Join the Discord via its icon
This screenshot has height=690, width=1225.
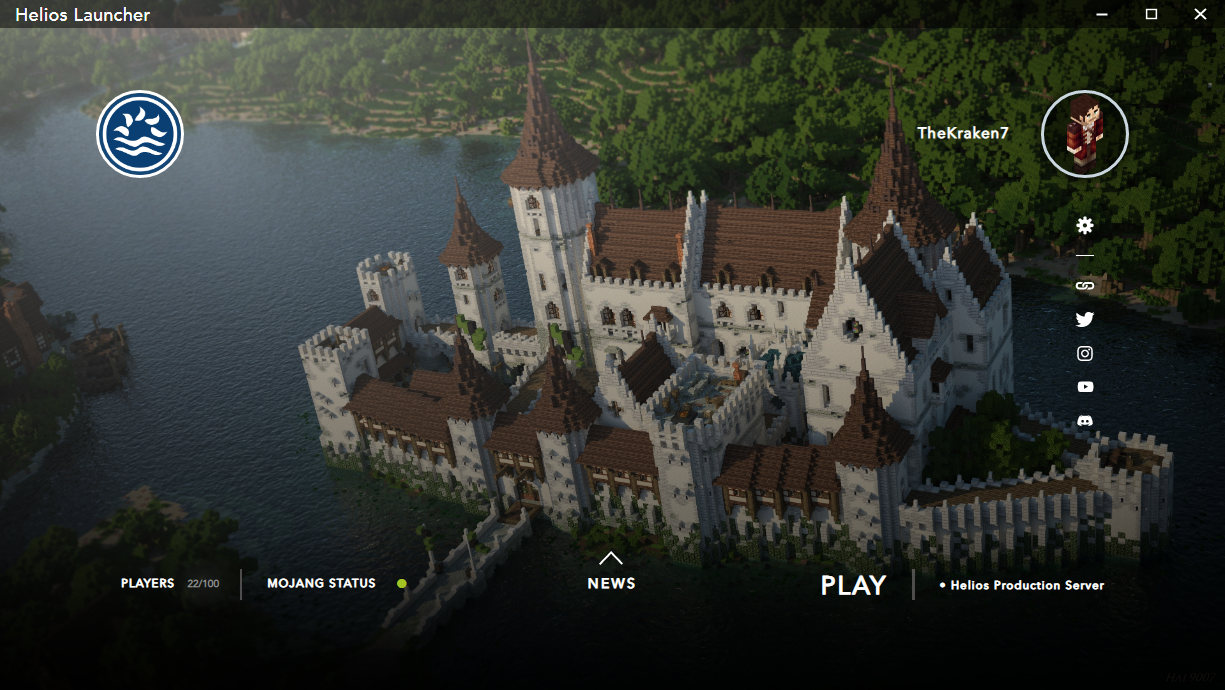pos(1085,421)
